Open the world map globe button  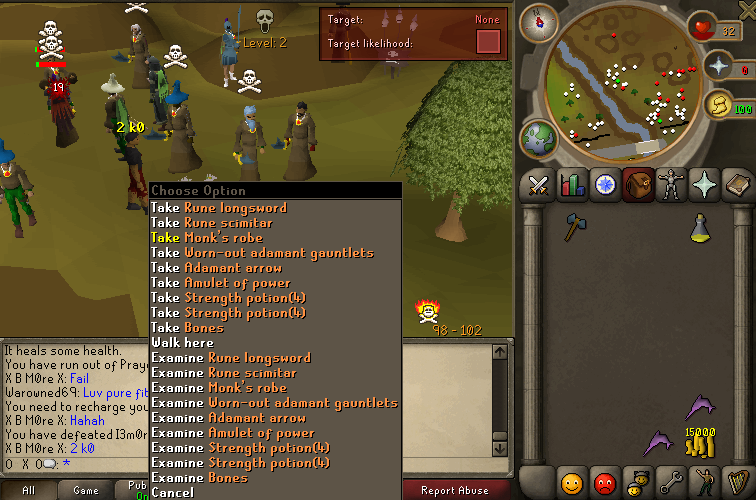(x=540, y=138)
